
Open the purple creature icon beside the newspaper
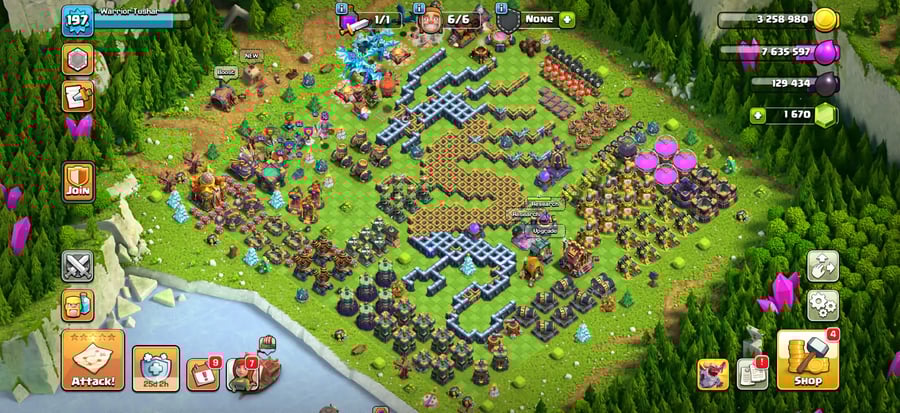712,374
